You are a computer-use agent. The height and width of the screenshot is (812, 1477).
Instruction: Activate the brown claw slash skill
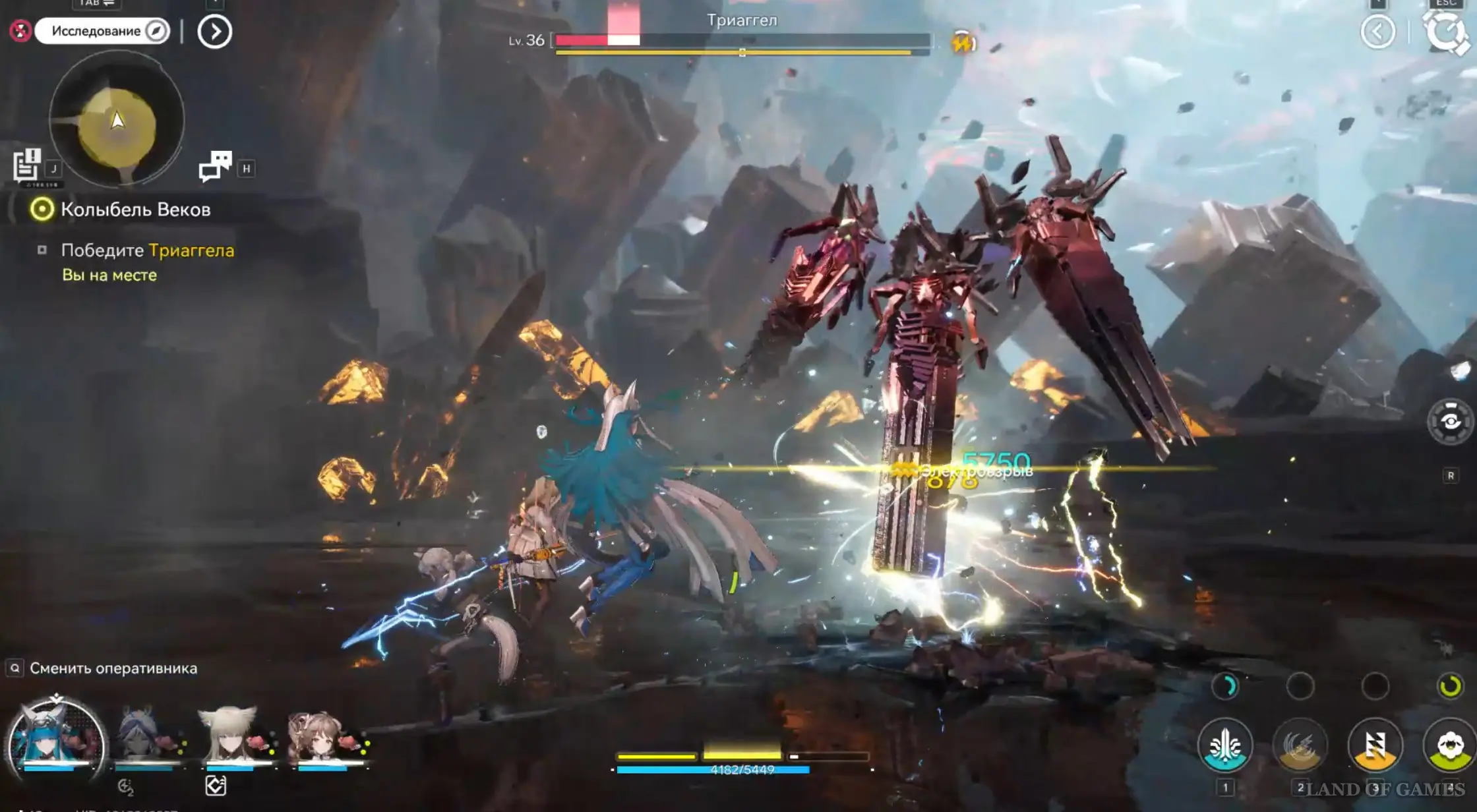pos(1300,745)
